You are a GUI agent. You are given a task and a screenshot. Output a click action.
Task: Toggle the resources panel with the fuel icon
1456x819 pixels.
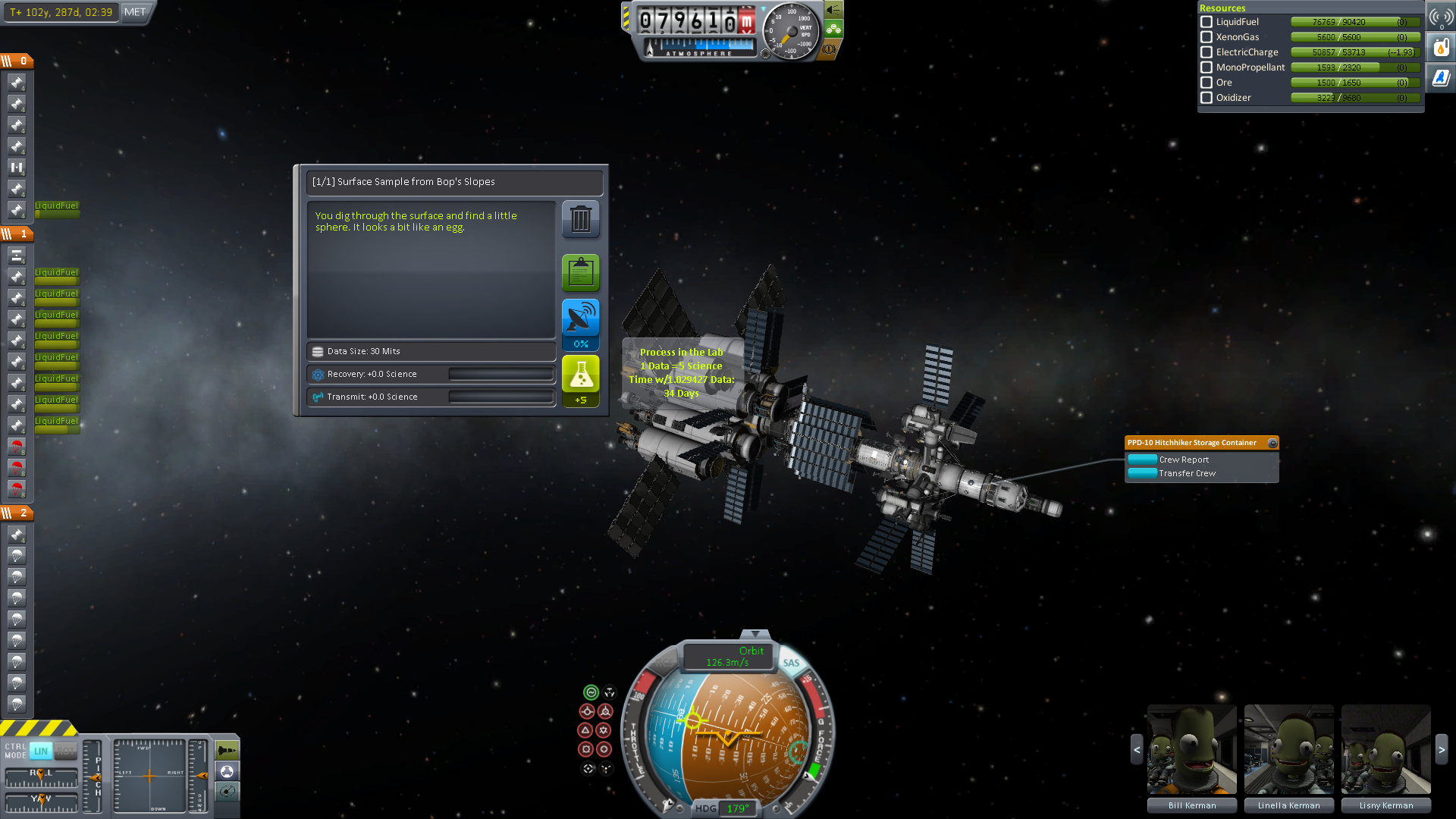[x=1441, y=48]
